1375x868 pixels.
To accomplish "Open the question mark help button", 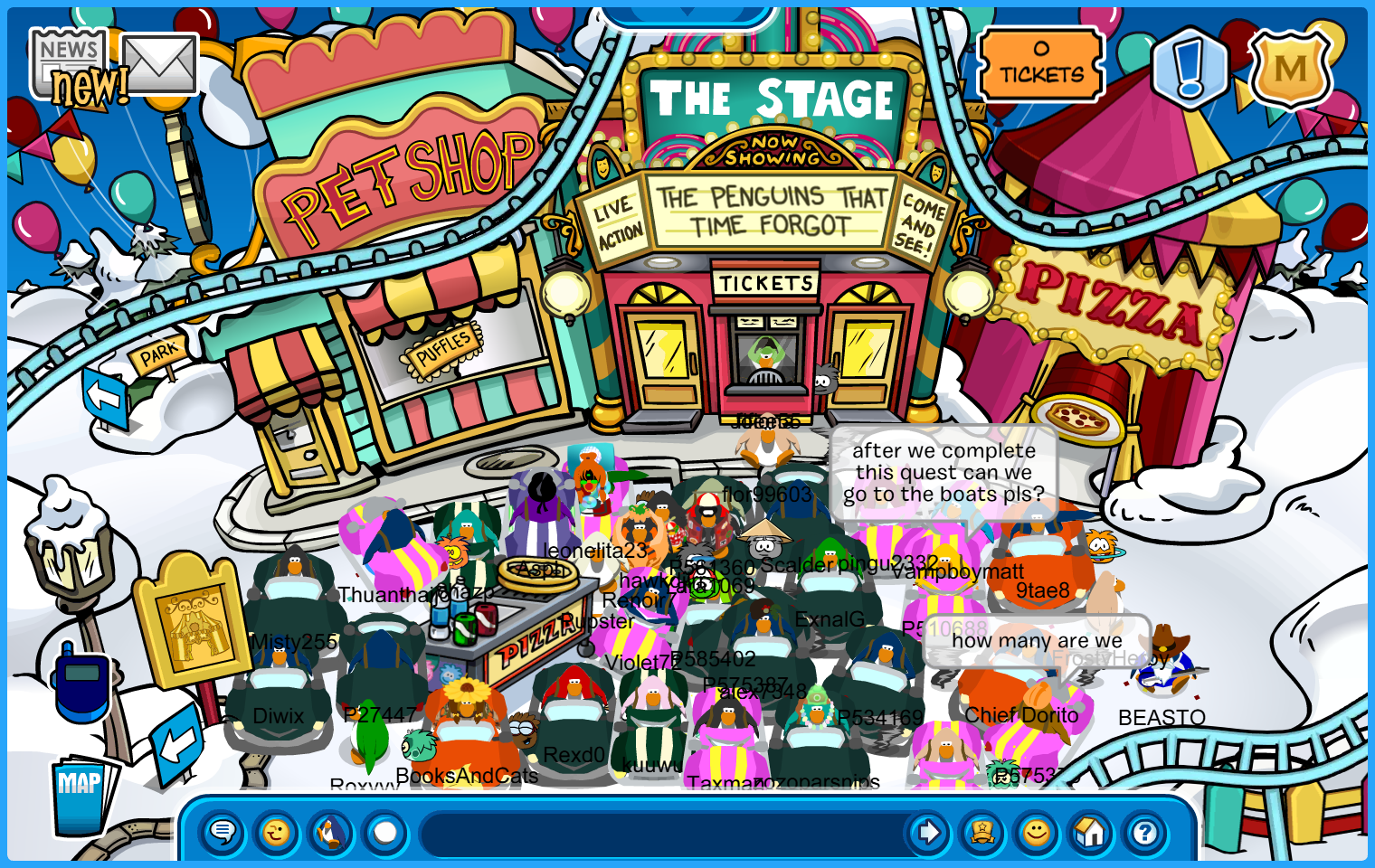I will pyautogui.click(x=1145, y=832).
